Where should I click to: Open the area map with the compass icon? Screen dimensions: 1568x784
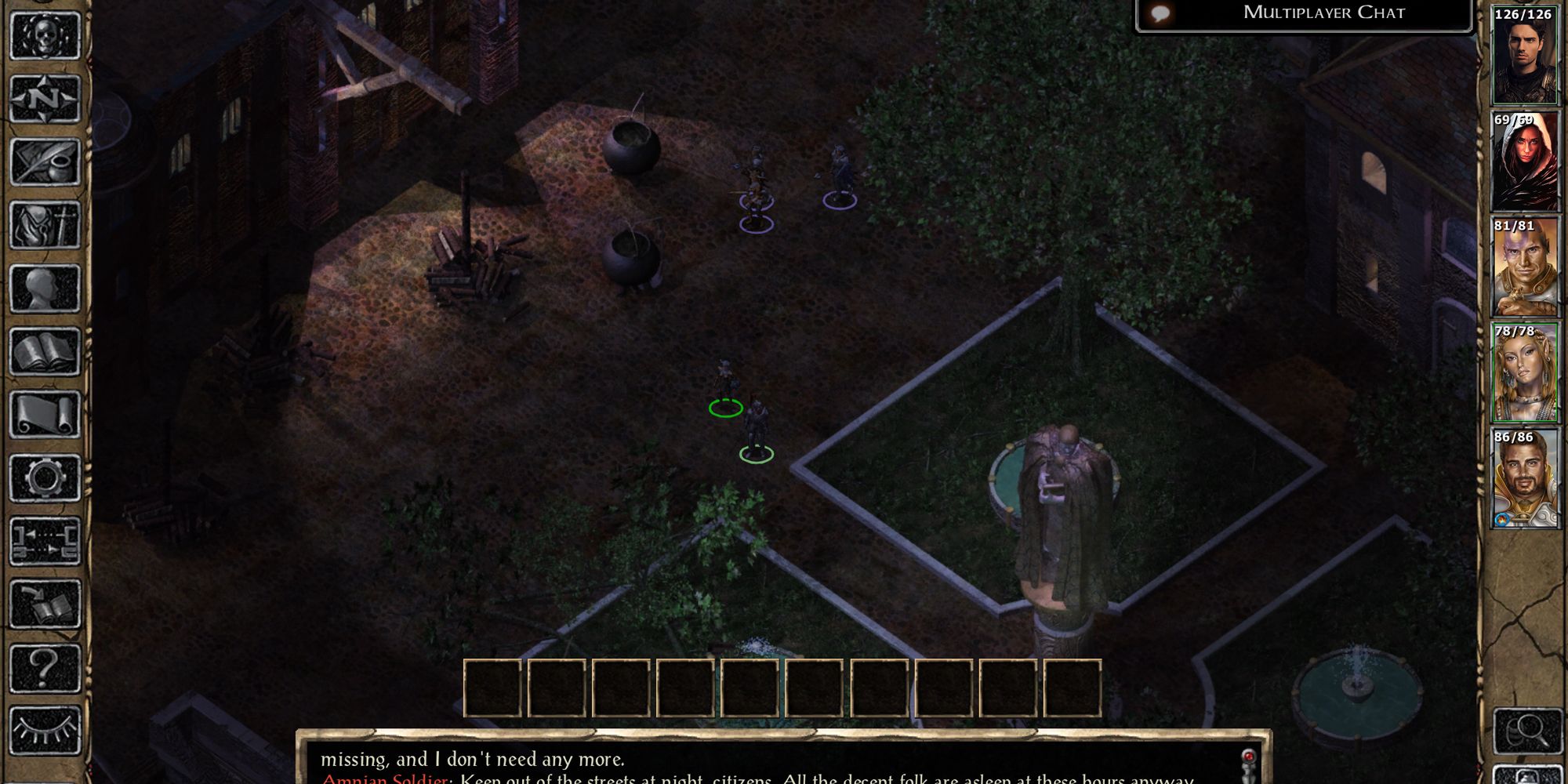coord(45,100)
